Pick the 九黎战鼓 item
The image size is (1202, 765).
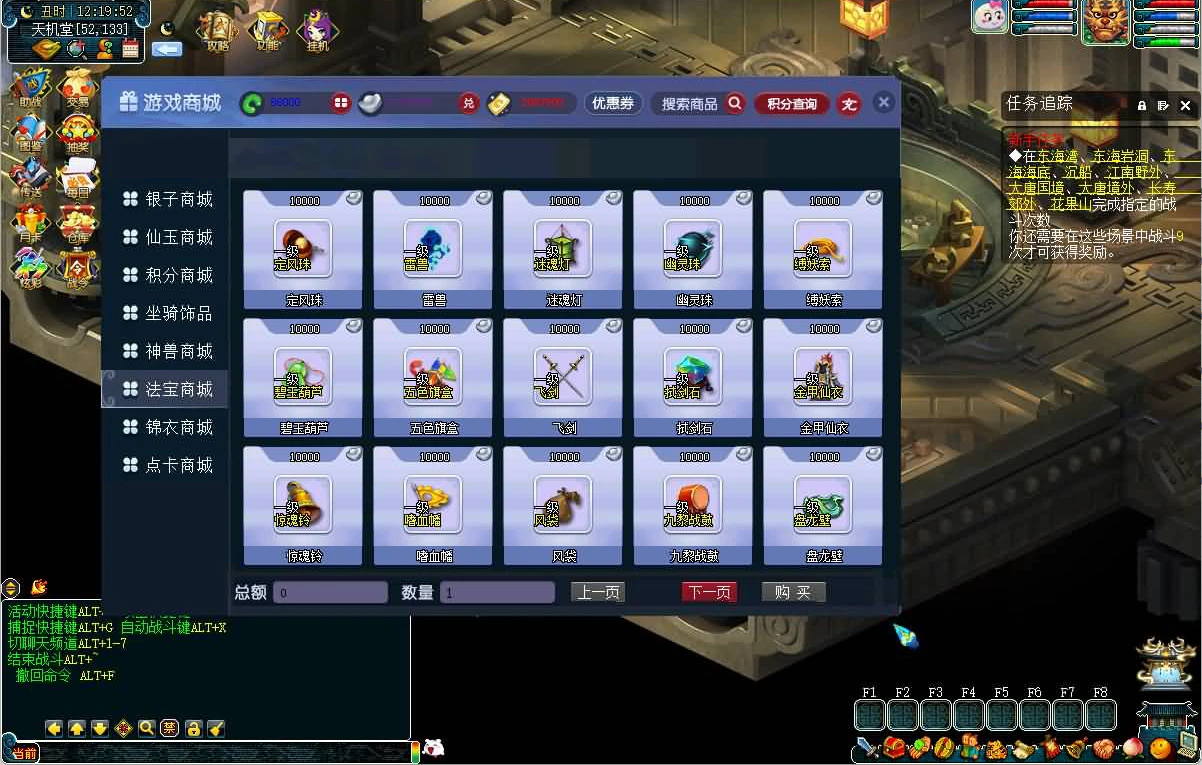[693, 506]
